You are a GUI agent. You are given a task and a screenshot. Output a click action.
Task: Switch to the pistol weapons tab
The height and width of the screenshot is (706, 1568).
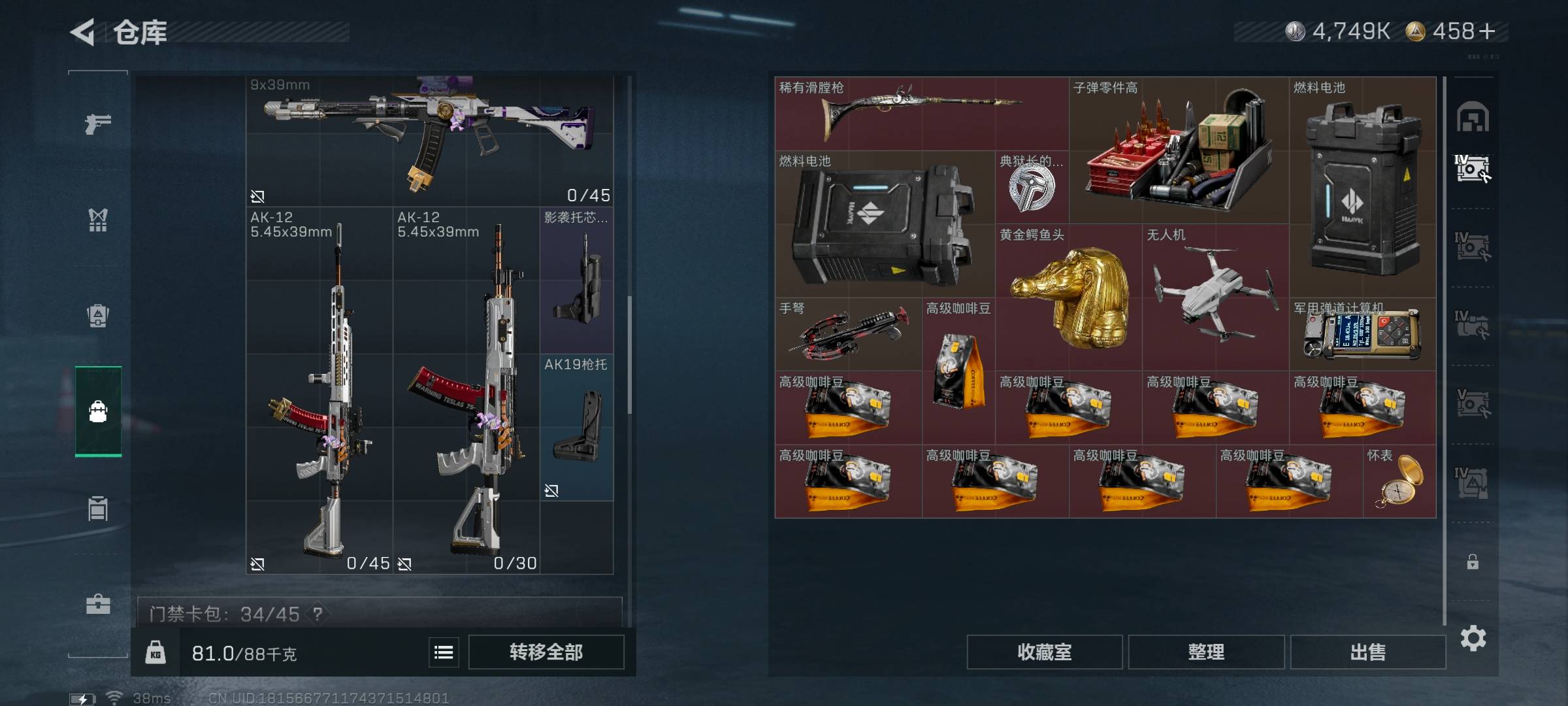pyautogui.click(x=98, y=123)
